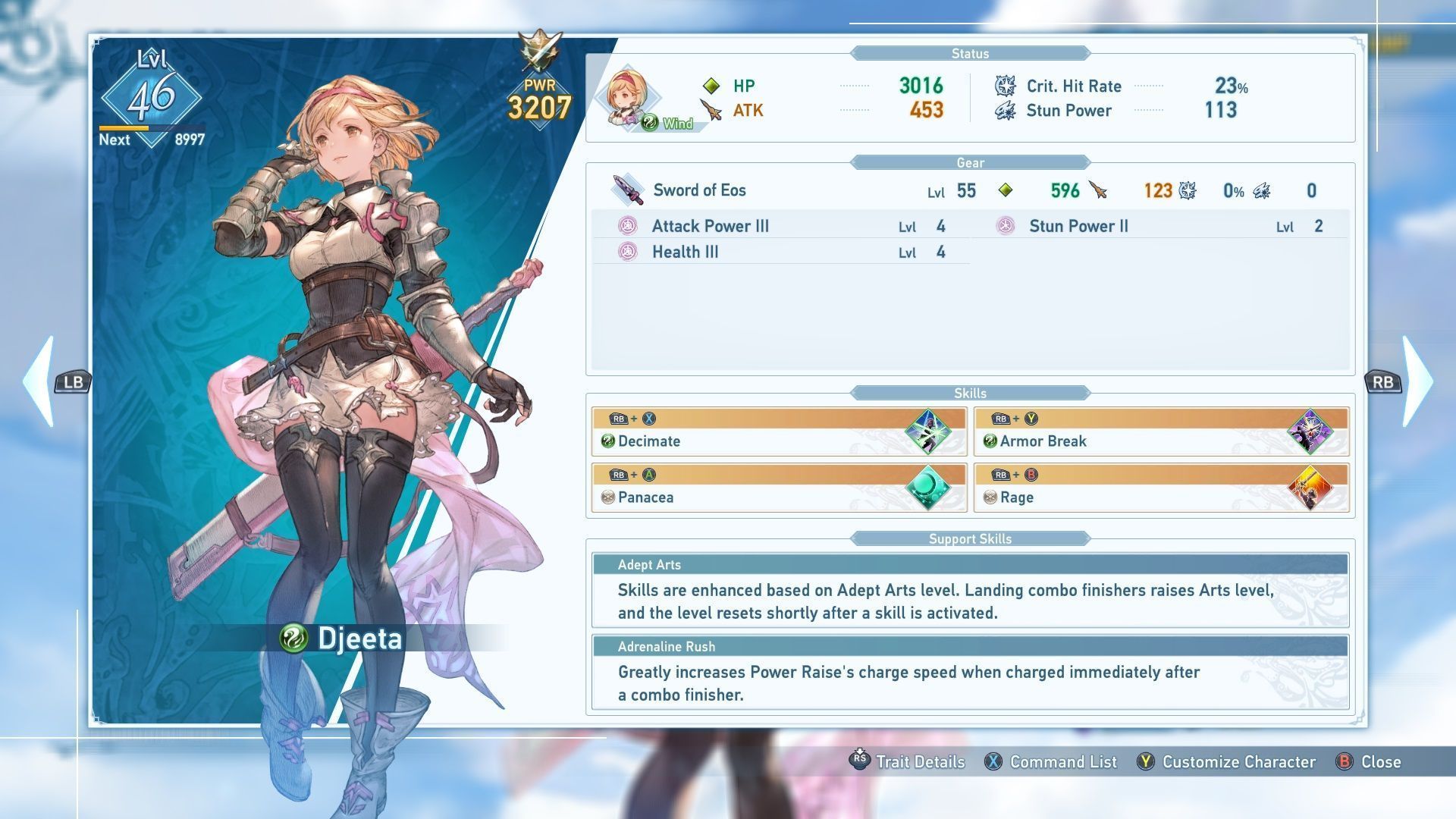This screenshot has width=1456, height=819.
Task: Open the Command List
Action: tap(1051, 761)
